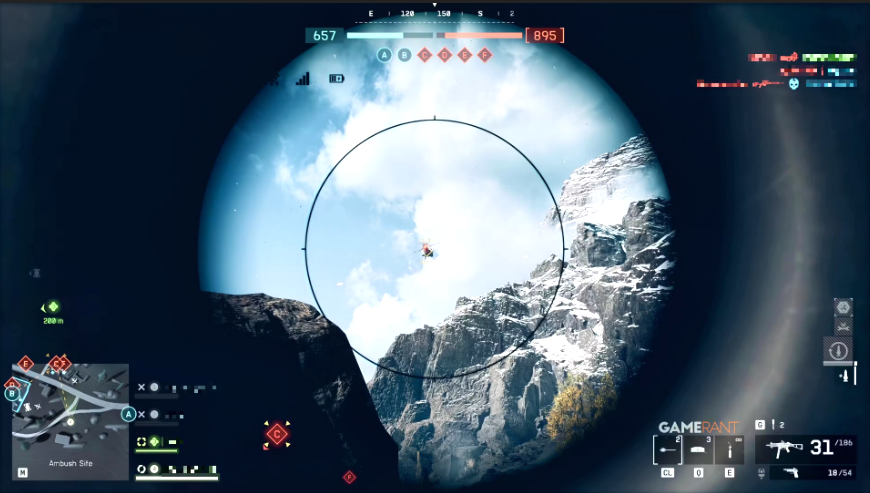This screenshot has width=870, height=493.
Task: Choose the gadget slot with count 3
Action: pos(698,450)
